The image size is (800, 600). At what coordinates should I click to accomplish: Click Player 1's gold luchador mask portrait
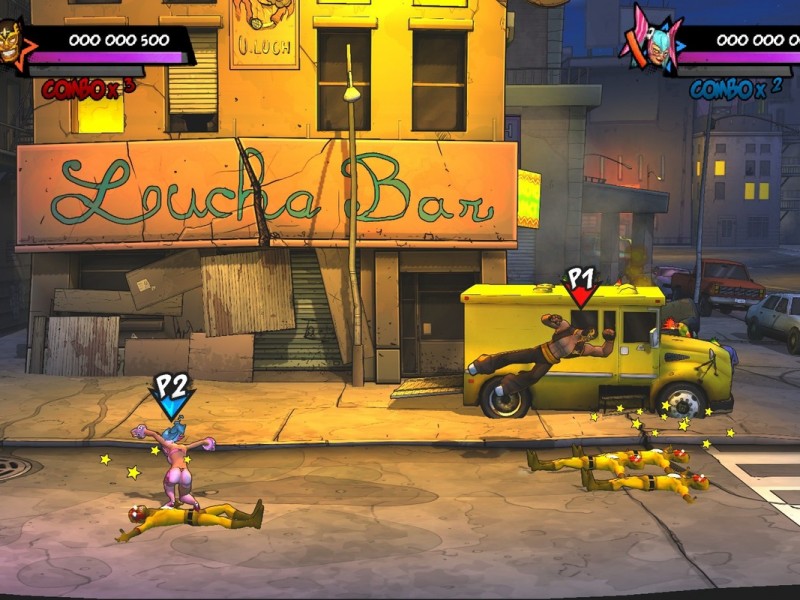[x=12, y=42]
